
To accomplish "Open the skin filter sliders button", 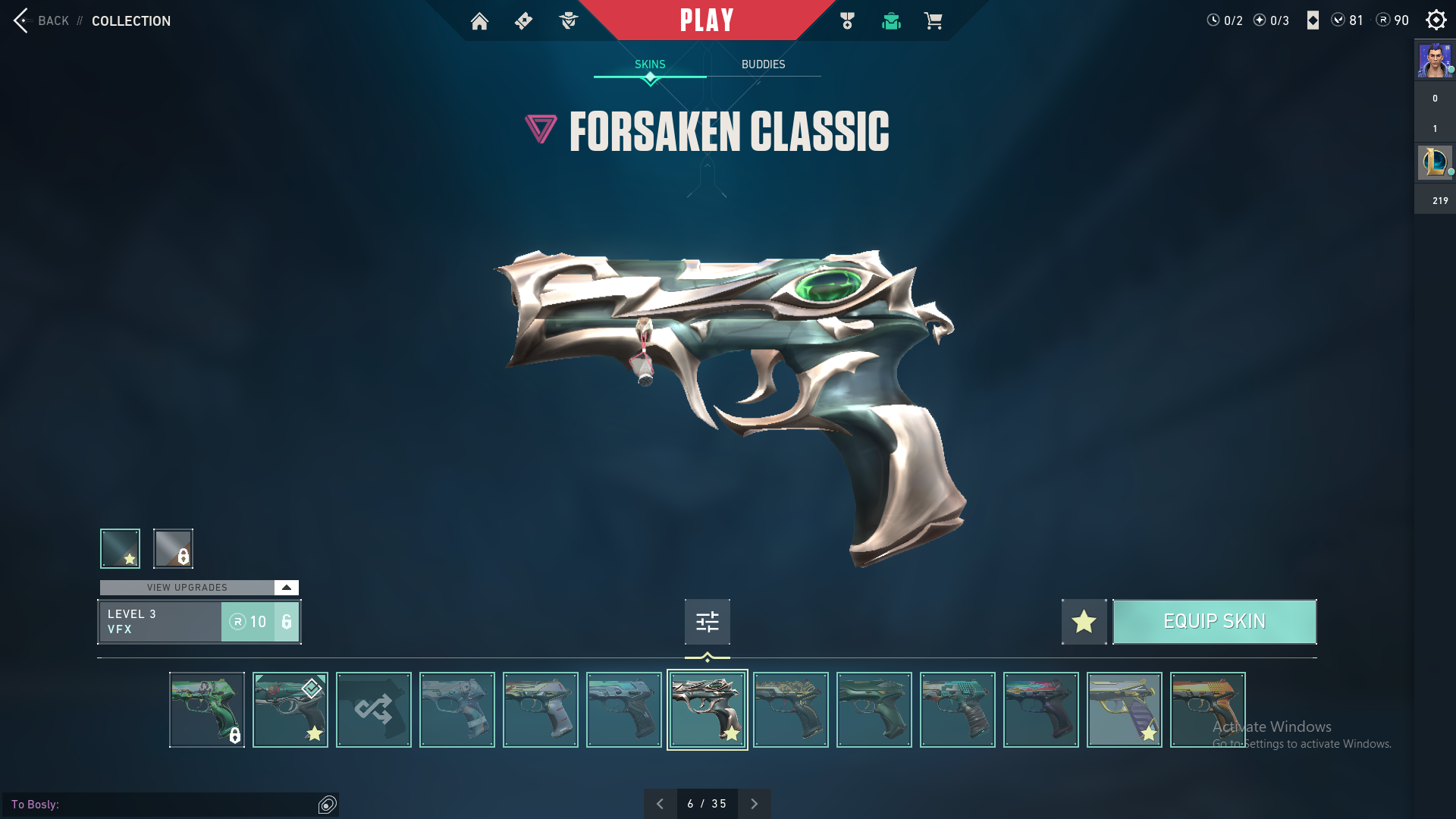I will (x=707, y=622).
